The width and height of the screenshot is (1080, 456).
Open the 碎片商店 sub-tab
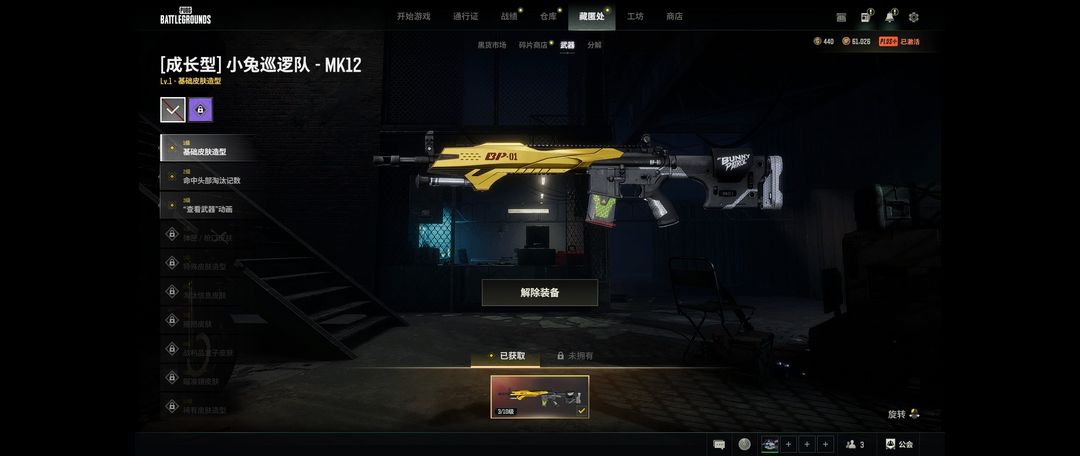[533, 45]
